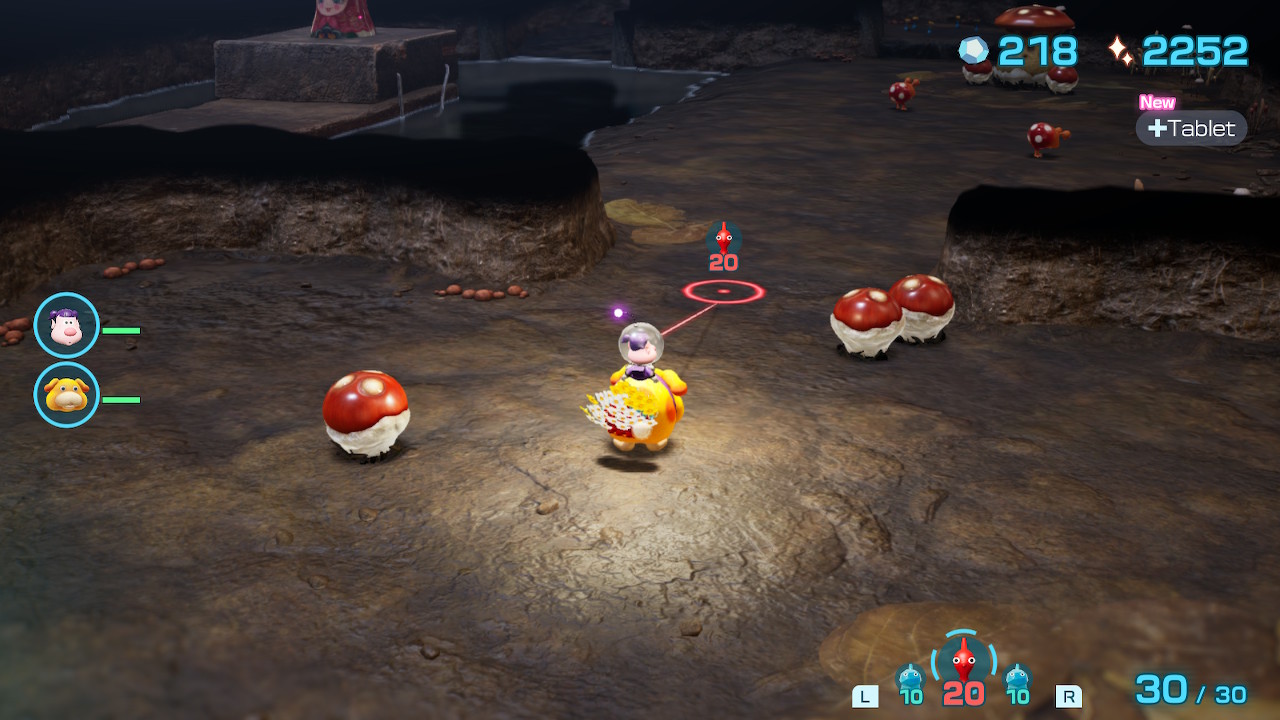This screenshot has height=720, width=1280.
Task: Choose the Oatchi dog portrait
Action: point(67,395)
